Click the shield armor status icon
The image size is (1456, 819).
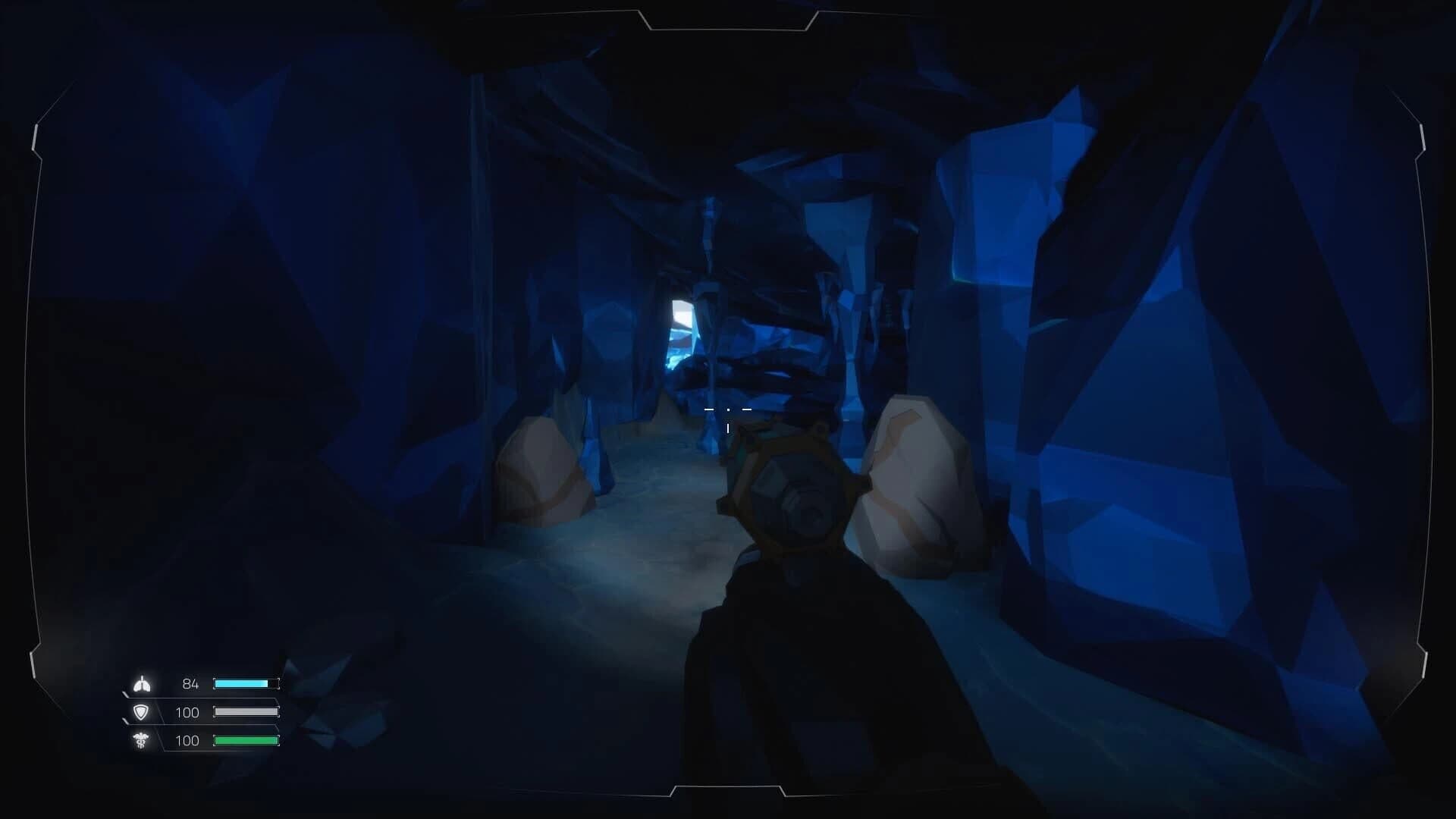[x=143, y=712]
